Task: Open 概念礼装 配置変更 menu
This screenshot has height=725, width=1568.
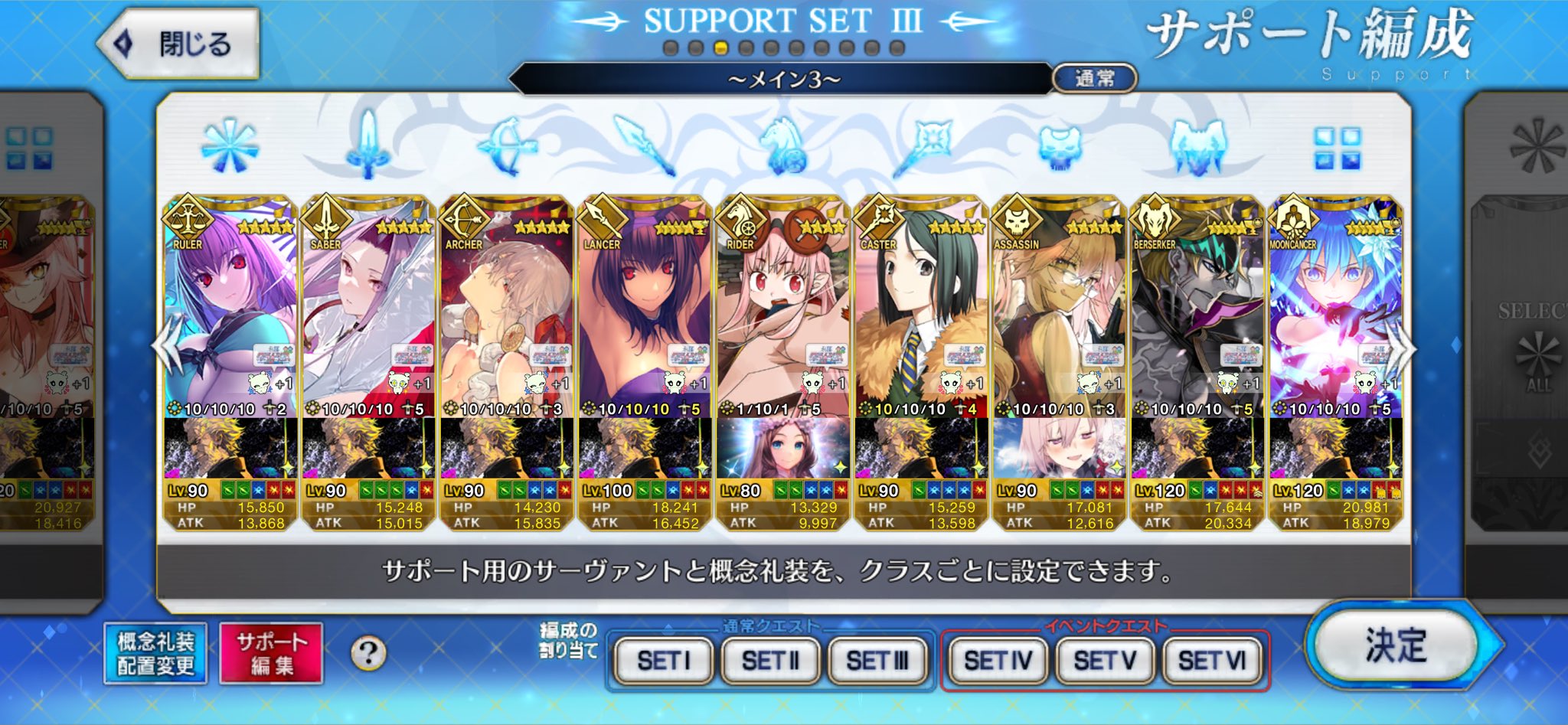Action: [x=155, y=653]
